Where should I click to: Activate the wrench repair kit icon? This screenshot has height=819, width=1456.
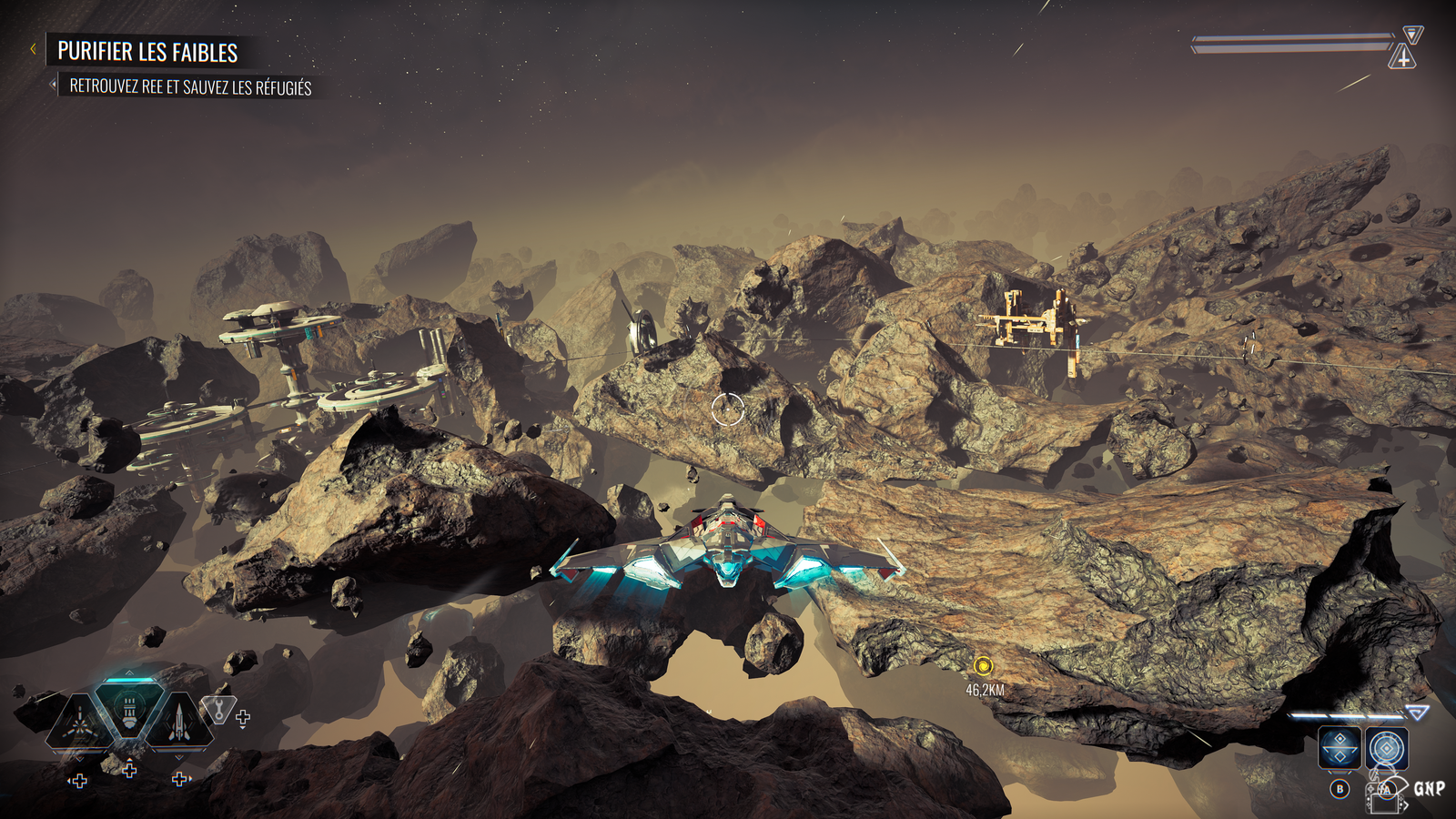[218, 709]
